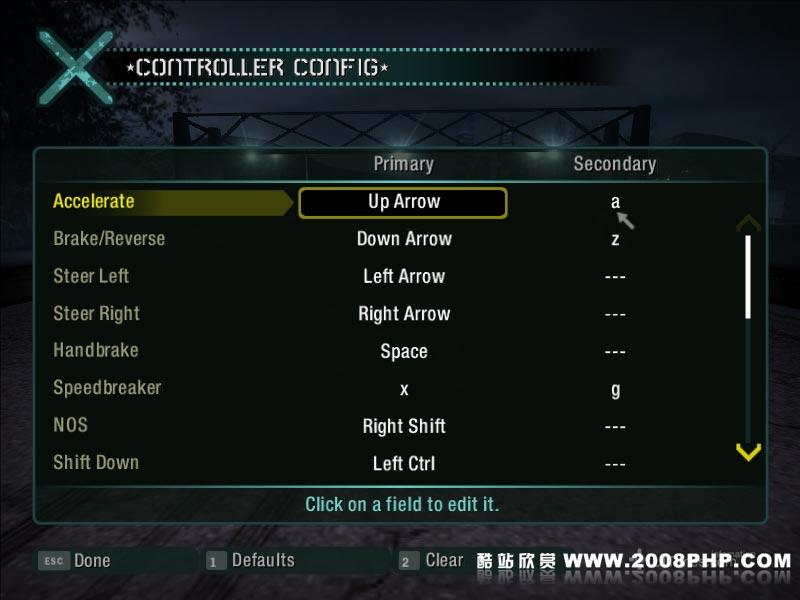Change the Accelerate secondary key 'a'
Viewport: 800px width, 600px height.
(x=615, y=202)
